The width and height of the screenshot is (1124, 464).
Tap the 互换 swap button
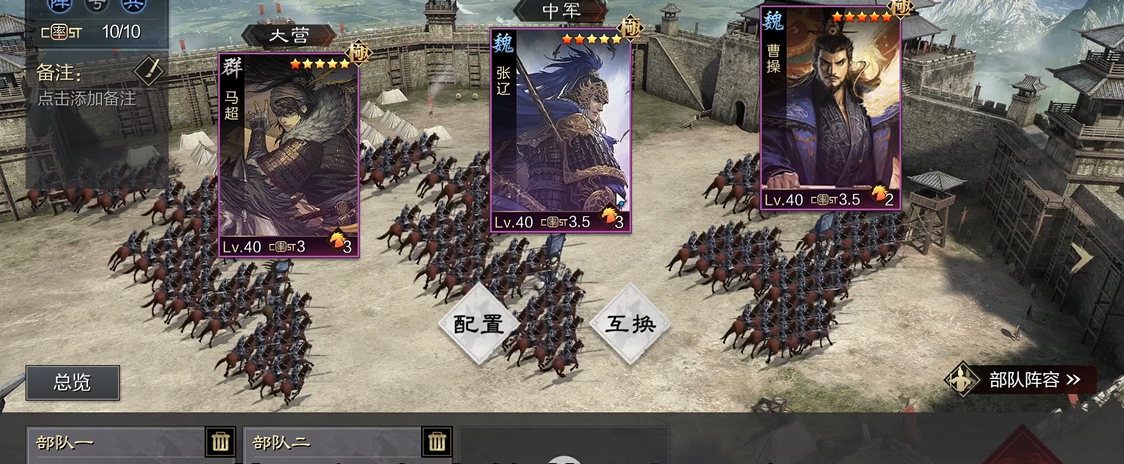coord(629,324)
